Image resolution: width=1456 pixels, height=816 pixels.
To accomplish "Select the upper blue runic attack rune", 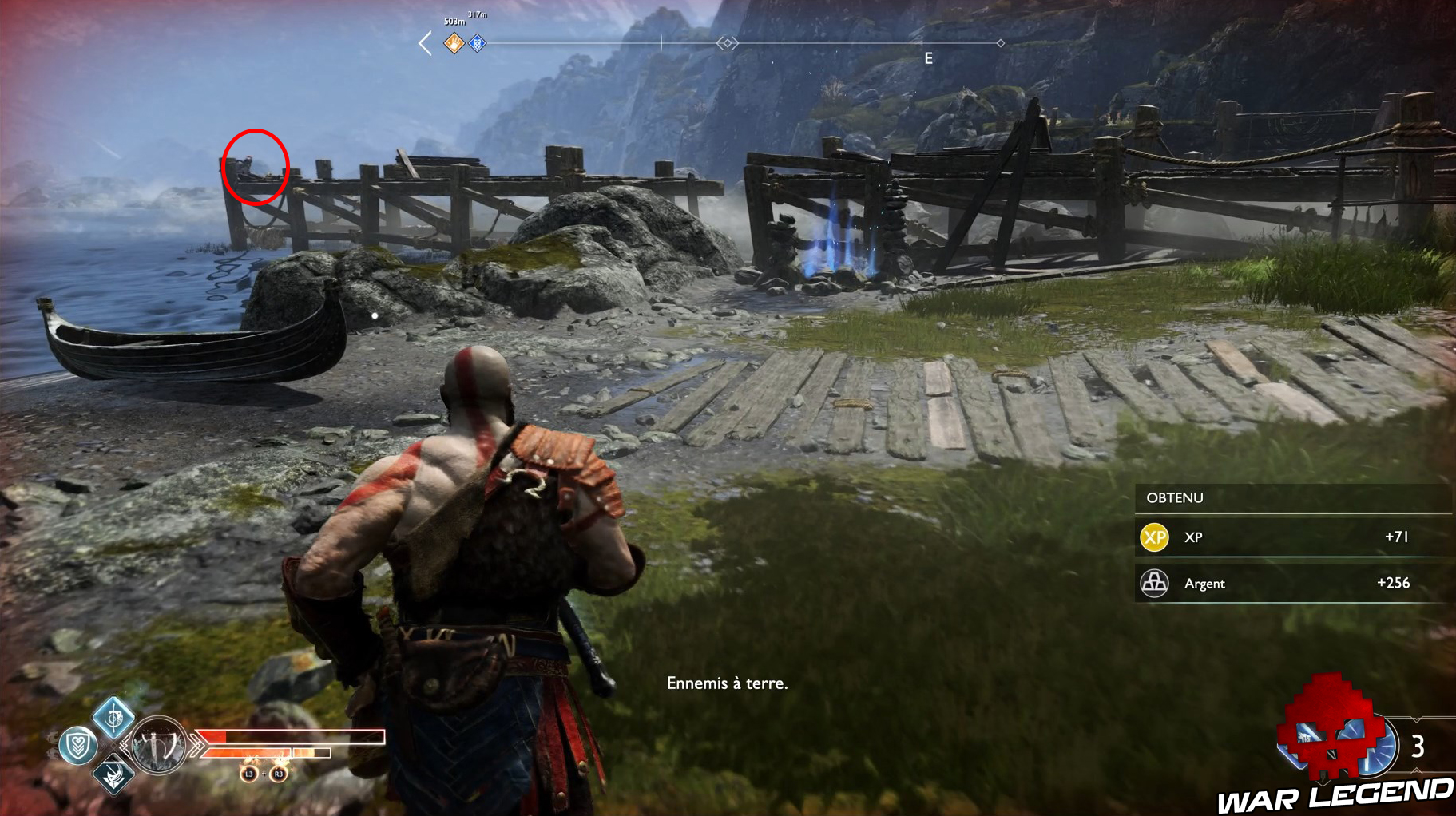I will (x=114, y=720).
